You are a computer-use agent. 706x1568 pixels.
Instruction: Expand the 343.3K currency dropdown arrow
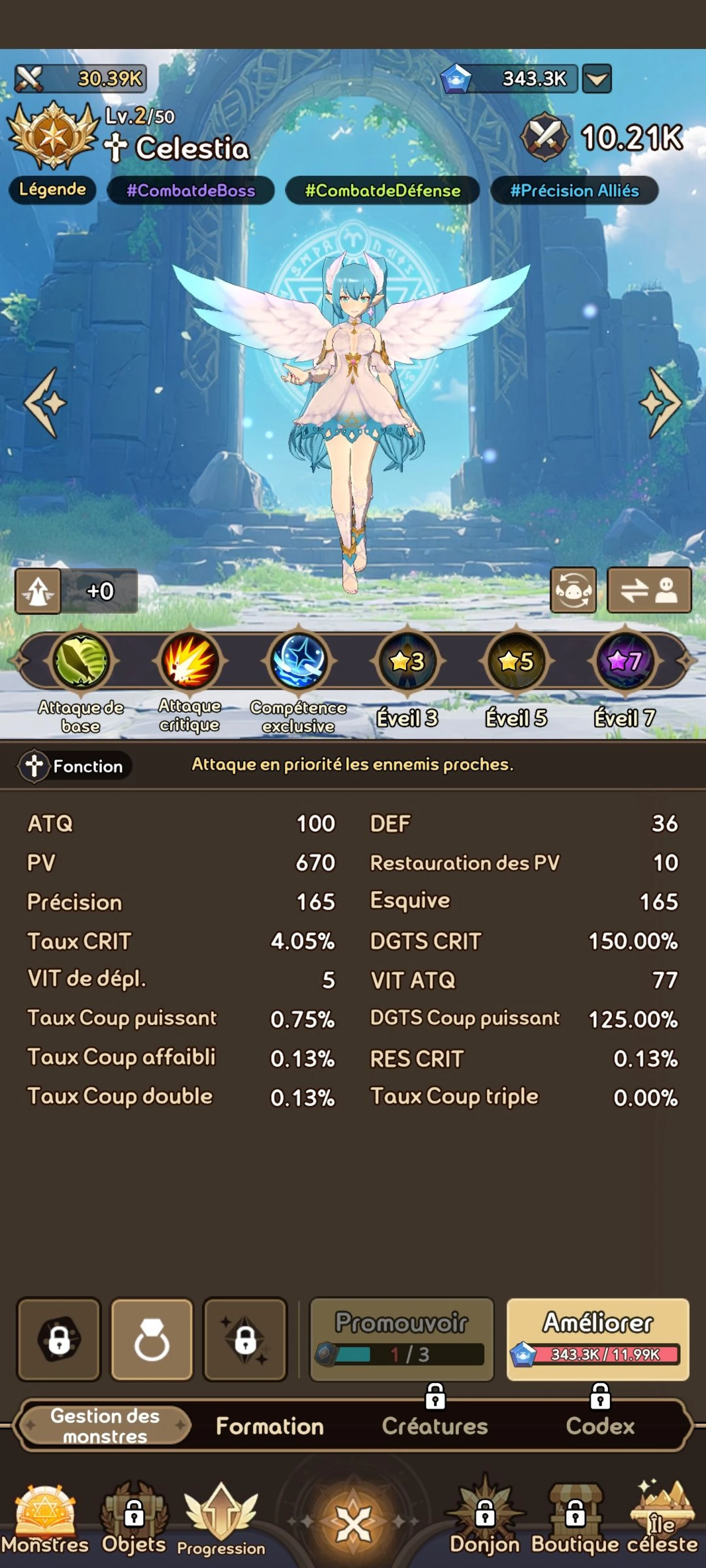click(598, 78)
